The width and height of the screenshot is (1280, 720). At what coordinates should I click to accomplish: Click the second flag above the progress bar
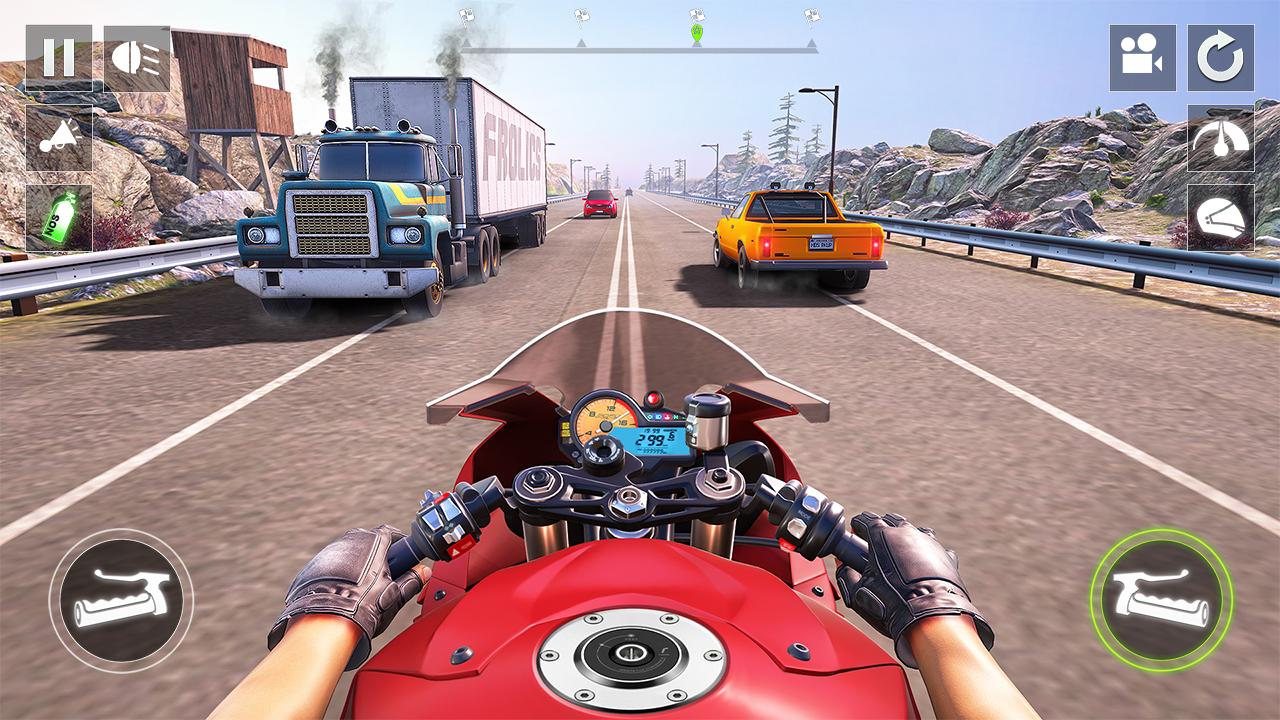pos(583,14)
